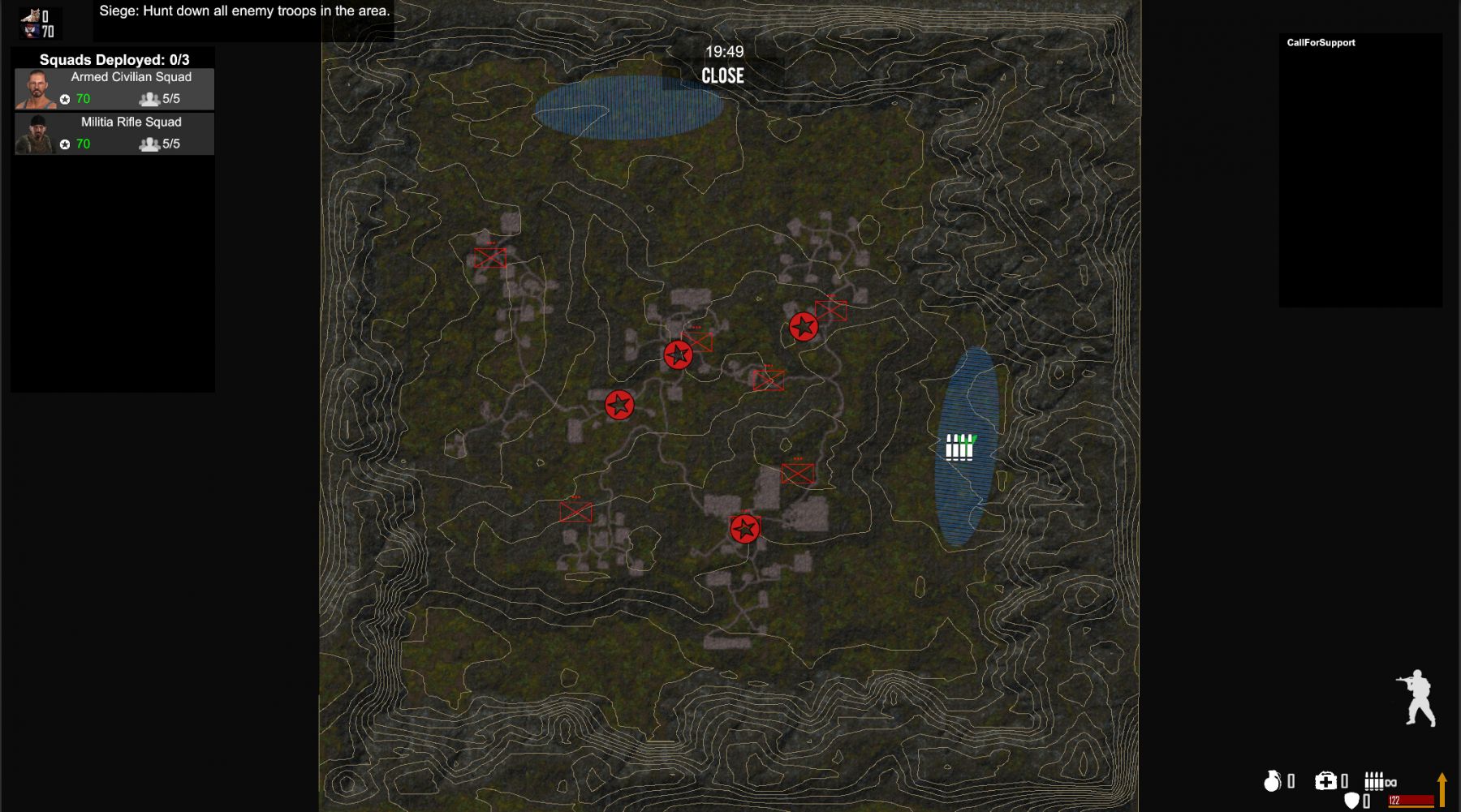
Task: Select the white squad deployment marker
Action: click(x=959, y=447)
